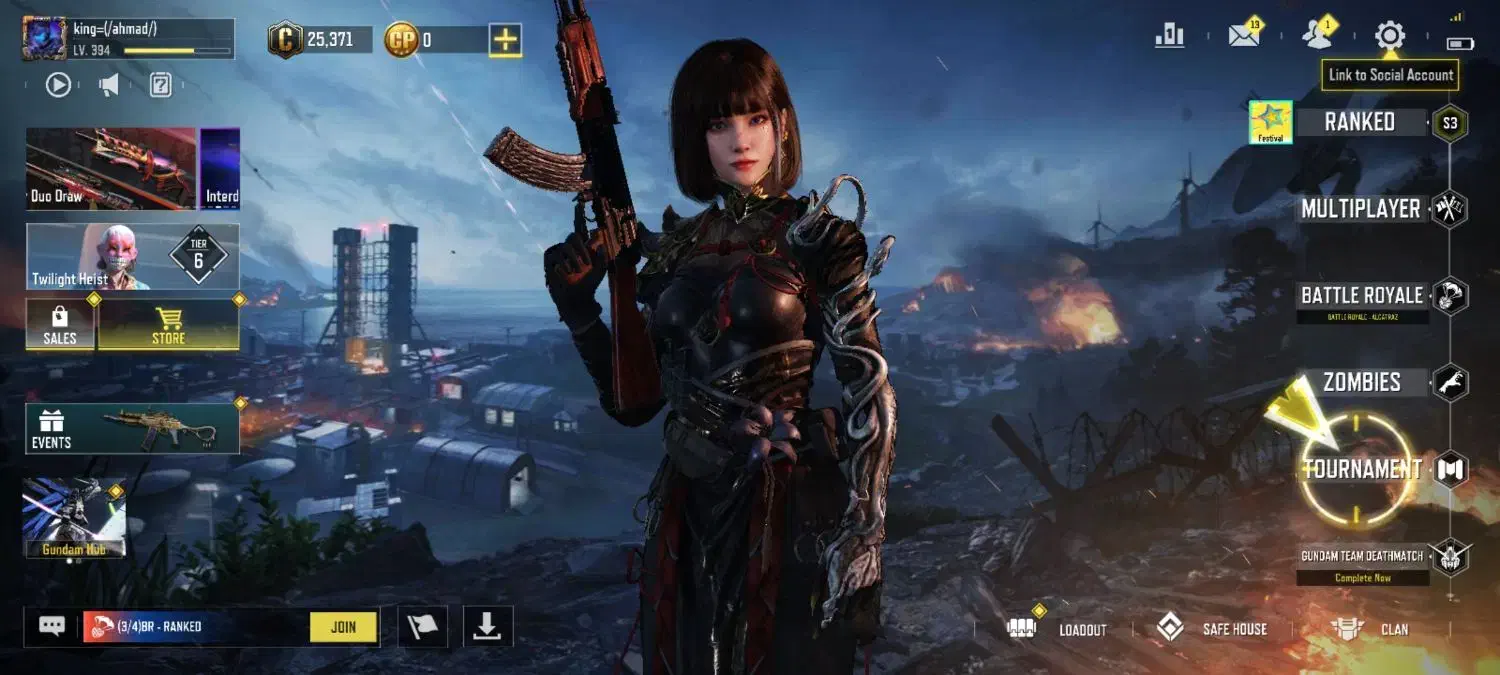The image size is (1500, 675).
Task: Open the chat speech bubble
Action: click(x=52, y=626)
